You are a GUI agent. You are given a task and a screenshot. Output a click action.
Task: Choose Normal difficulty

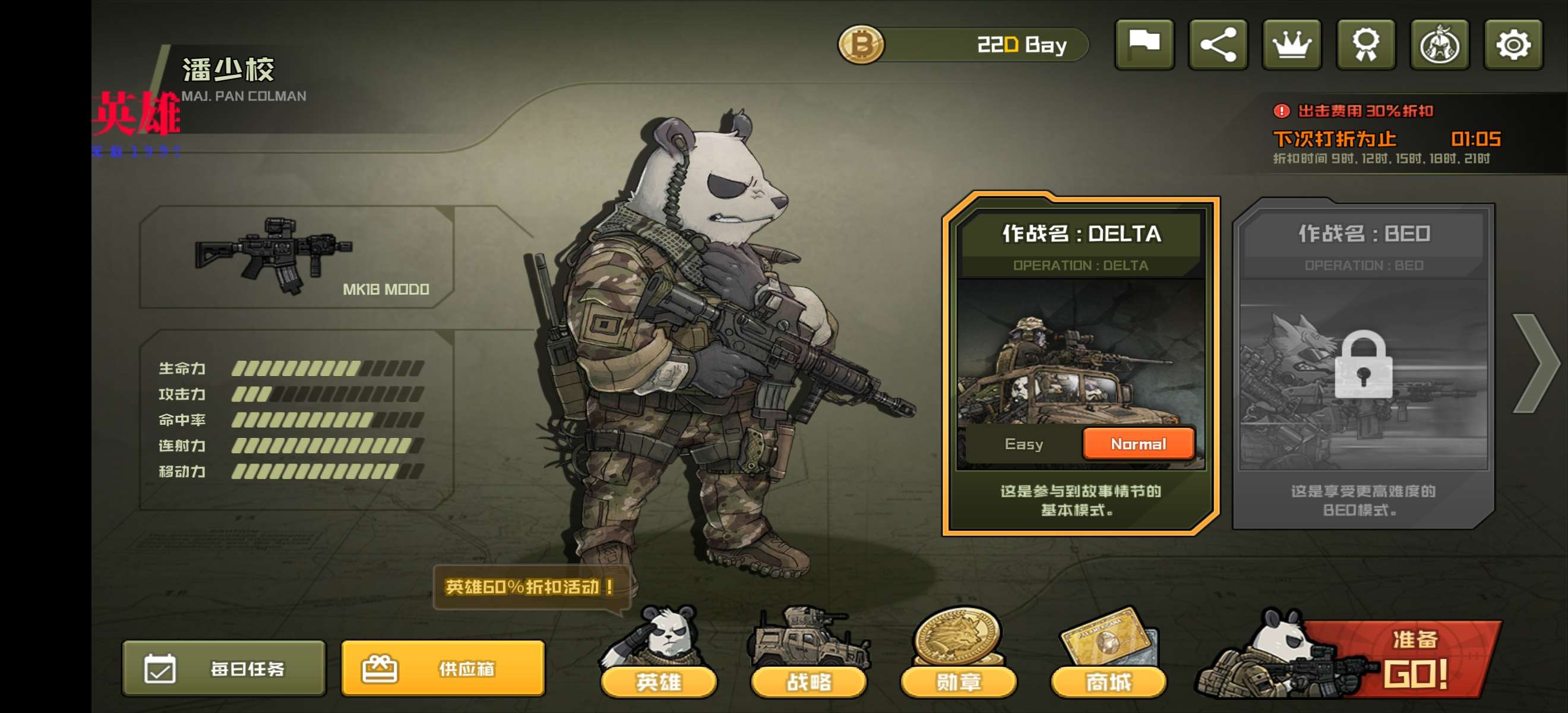pyautogui.click(x=1138, y=444)
